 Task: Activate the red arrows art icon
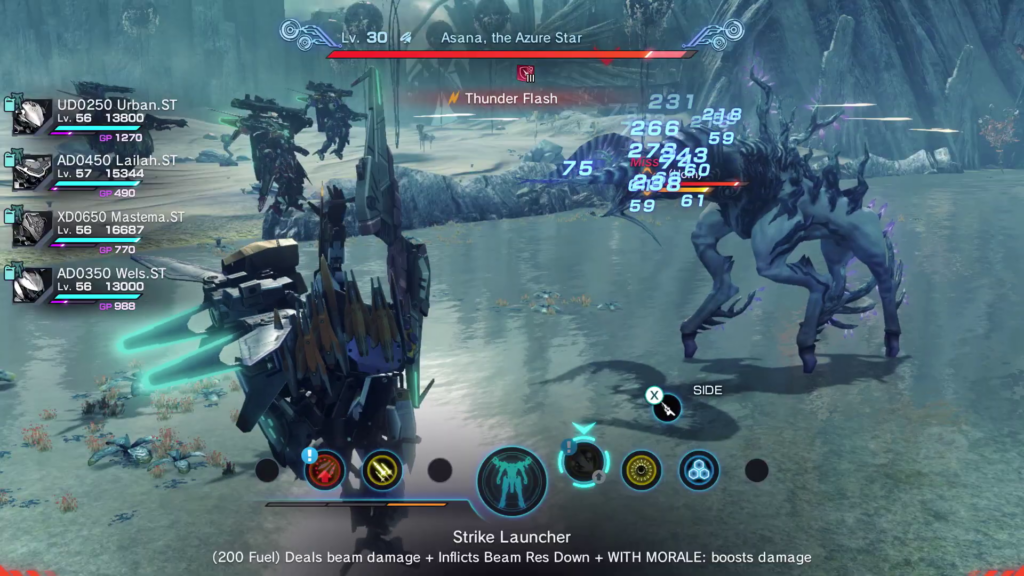point(325,470)
